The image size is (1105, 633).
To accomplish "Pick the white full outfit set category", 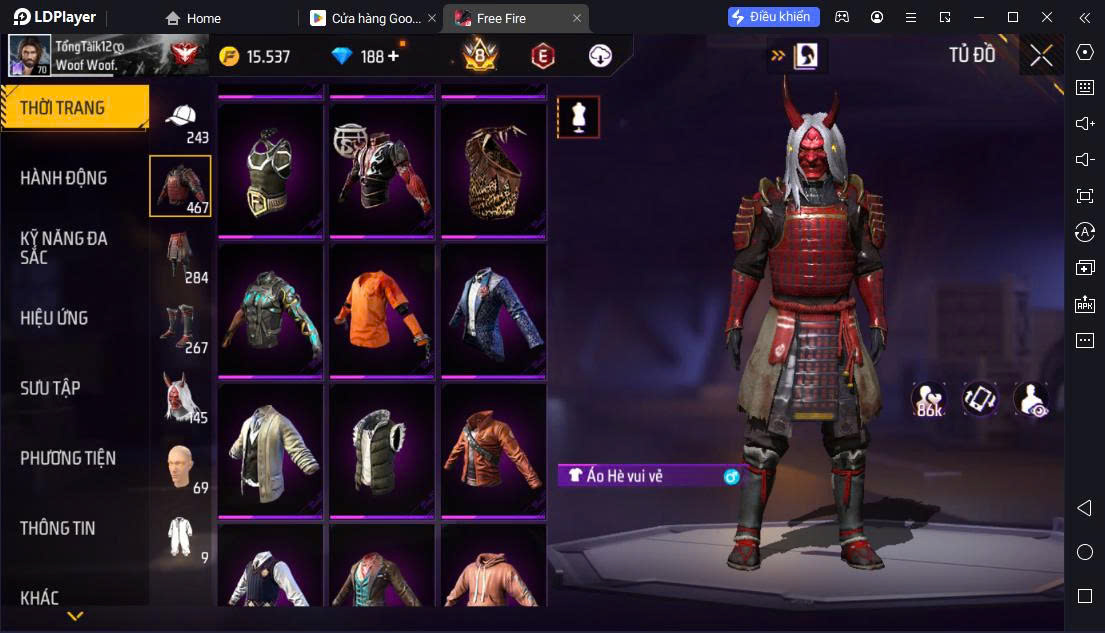I will pos(181,537).
